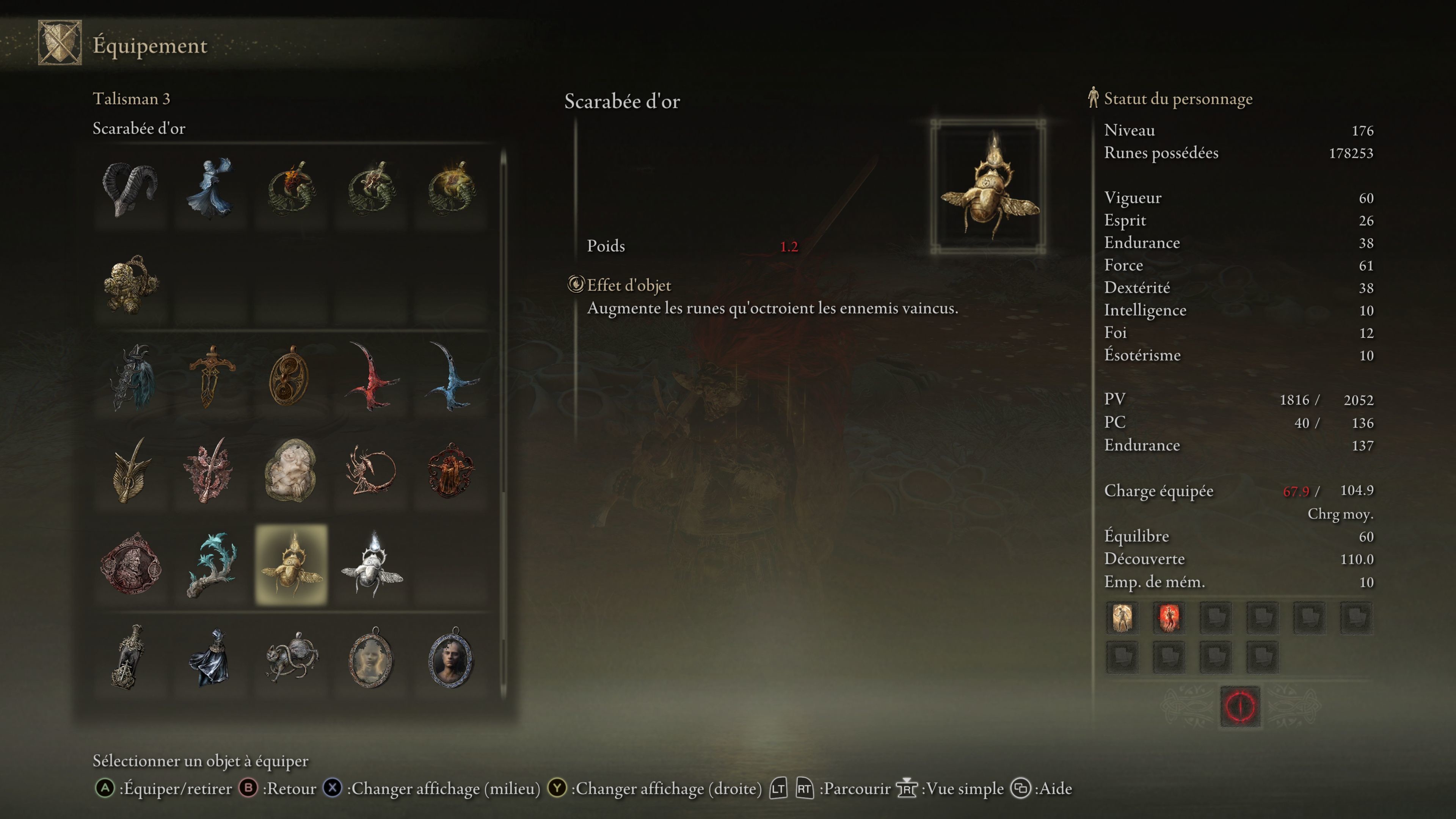This screenshot has width=1456, height=819.
Task: Pick the blue dancer talisman
Action: coord(210,189)
